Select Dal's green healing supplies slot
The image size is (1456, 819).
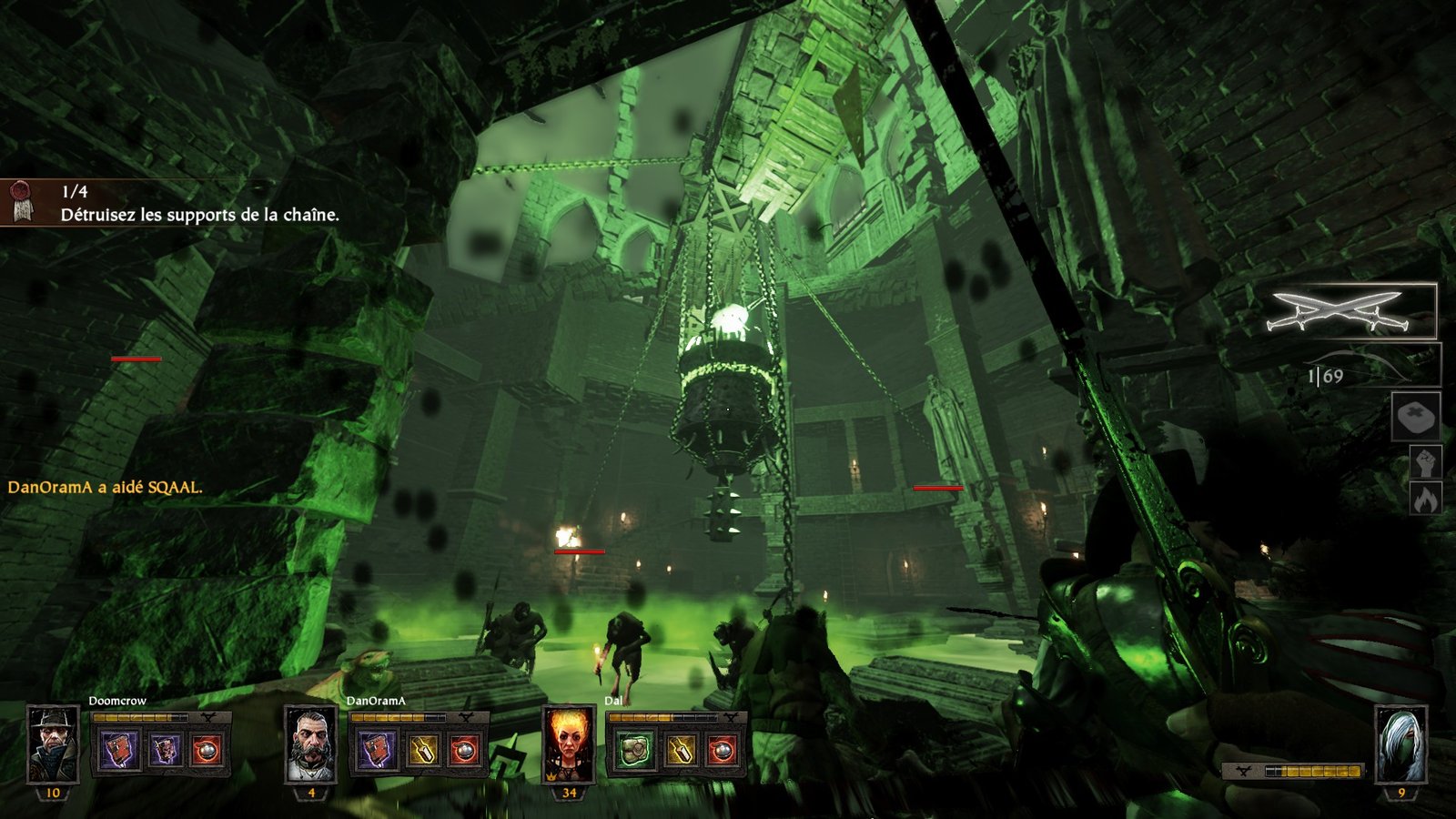pos(636,751)
